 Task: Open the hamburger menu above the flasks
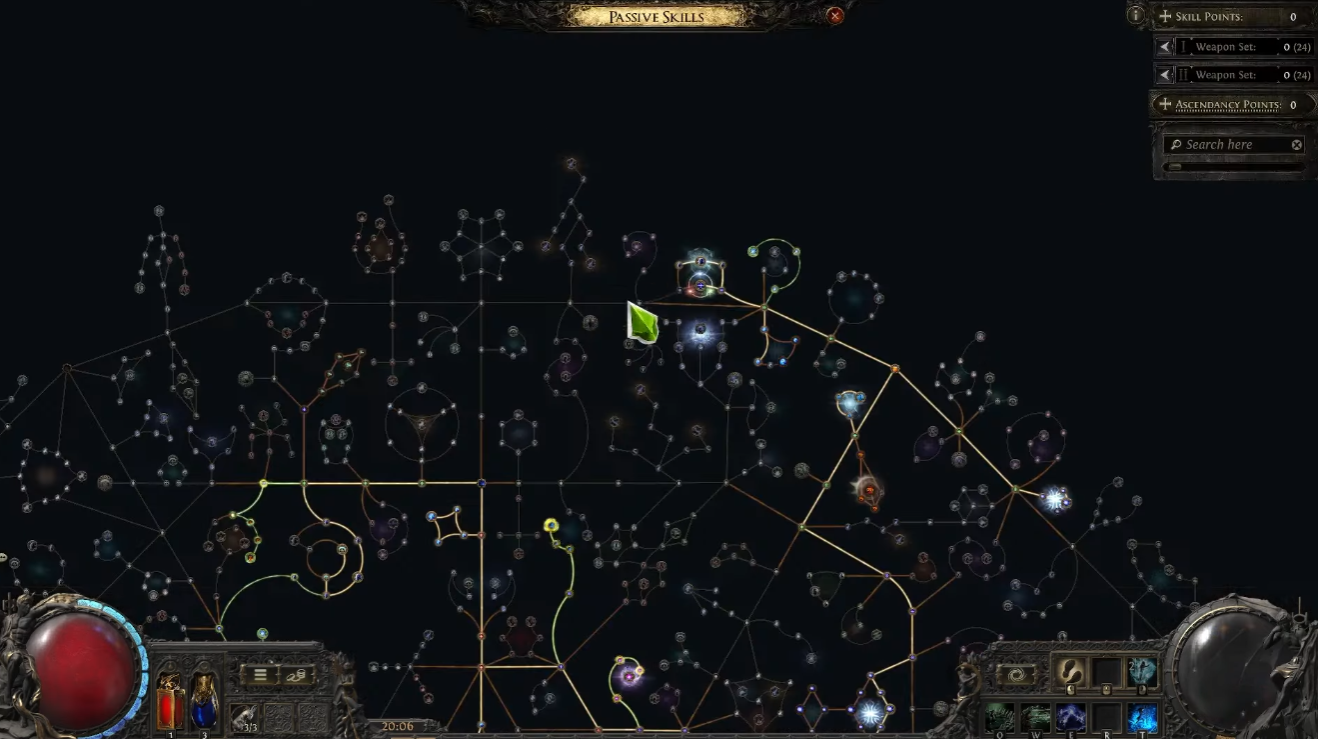[x=260, y=675]
